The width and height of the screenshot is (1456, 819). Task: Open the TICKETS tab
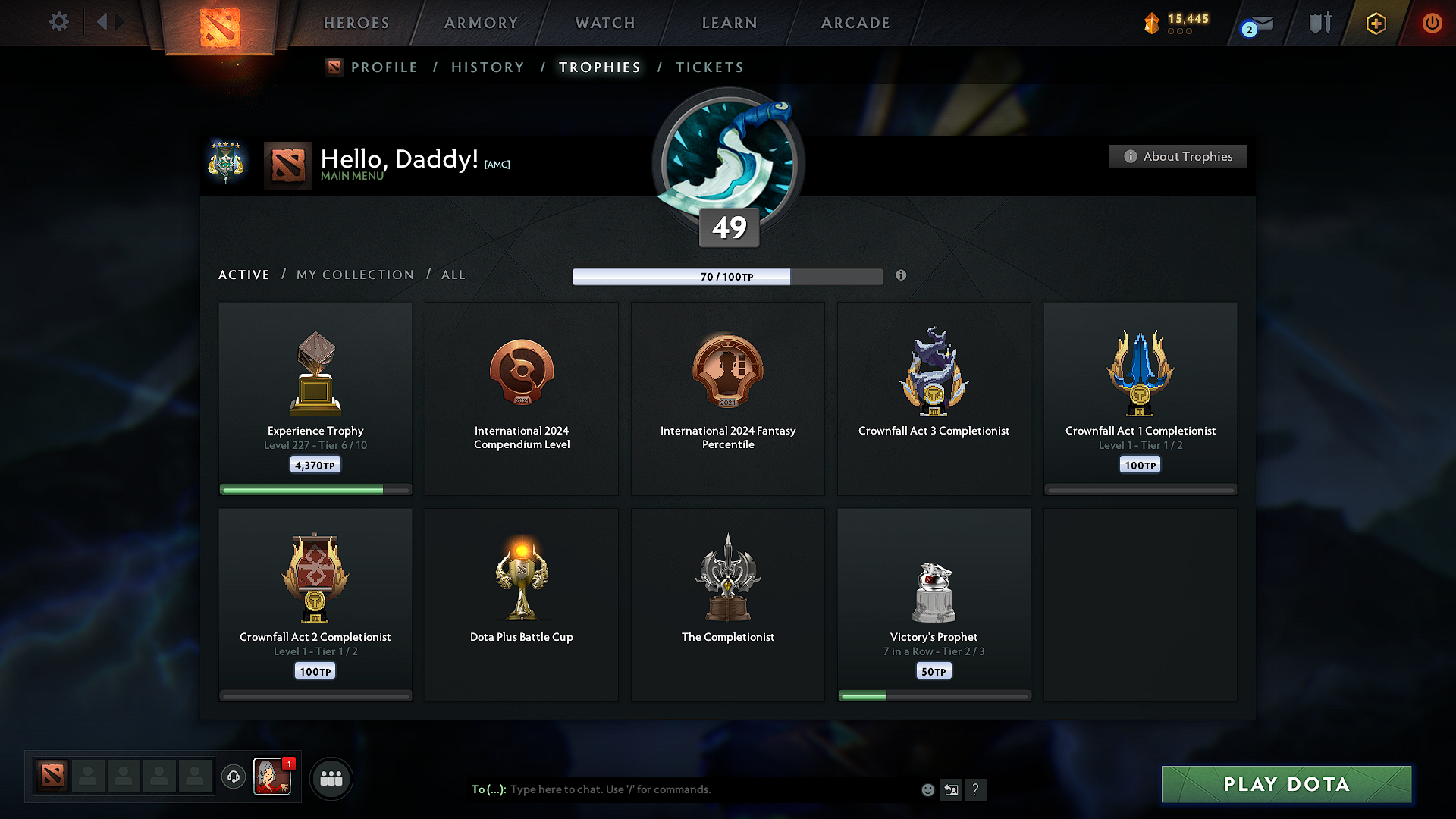[709, 67]
